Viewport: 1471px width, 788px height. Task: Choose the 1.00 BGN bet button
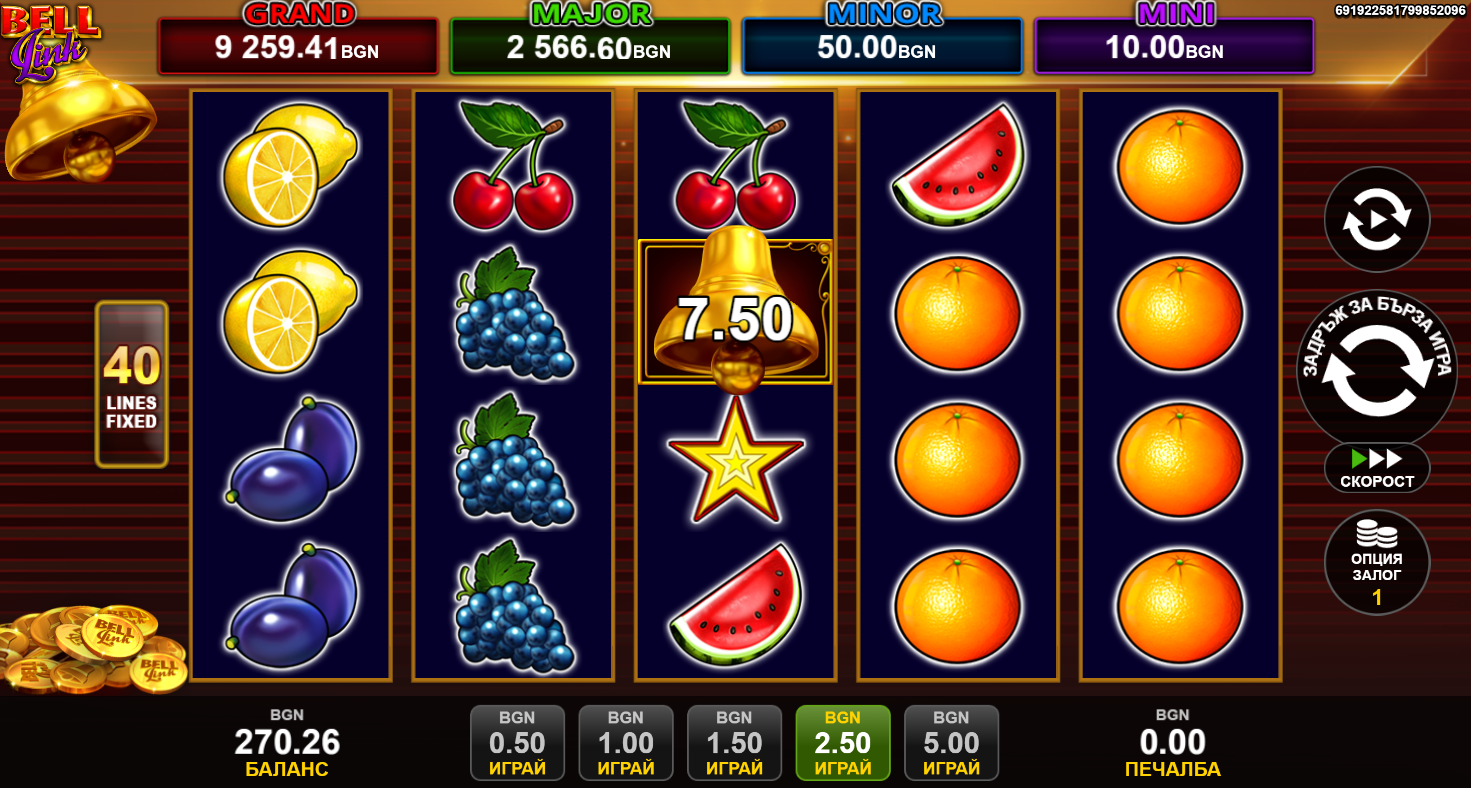pos(626,743)
